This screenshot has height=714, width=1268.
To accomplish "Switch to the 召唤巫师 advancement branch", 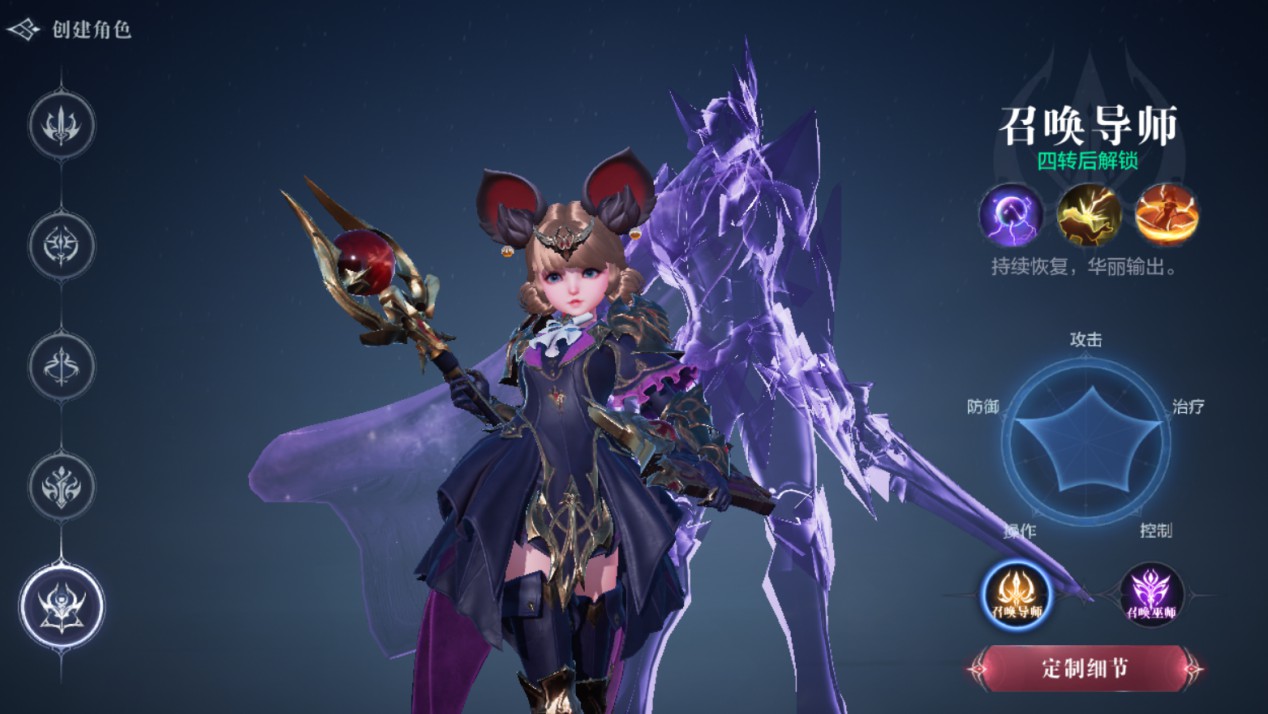I will (x=1151, y=595).
